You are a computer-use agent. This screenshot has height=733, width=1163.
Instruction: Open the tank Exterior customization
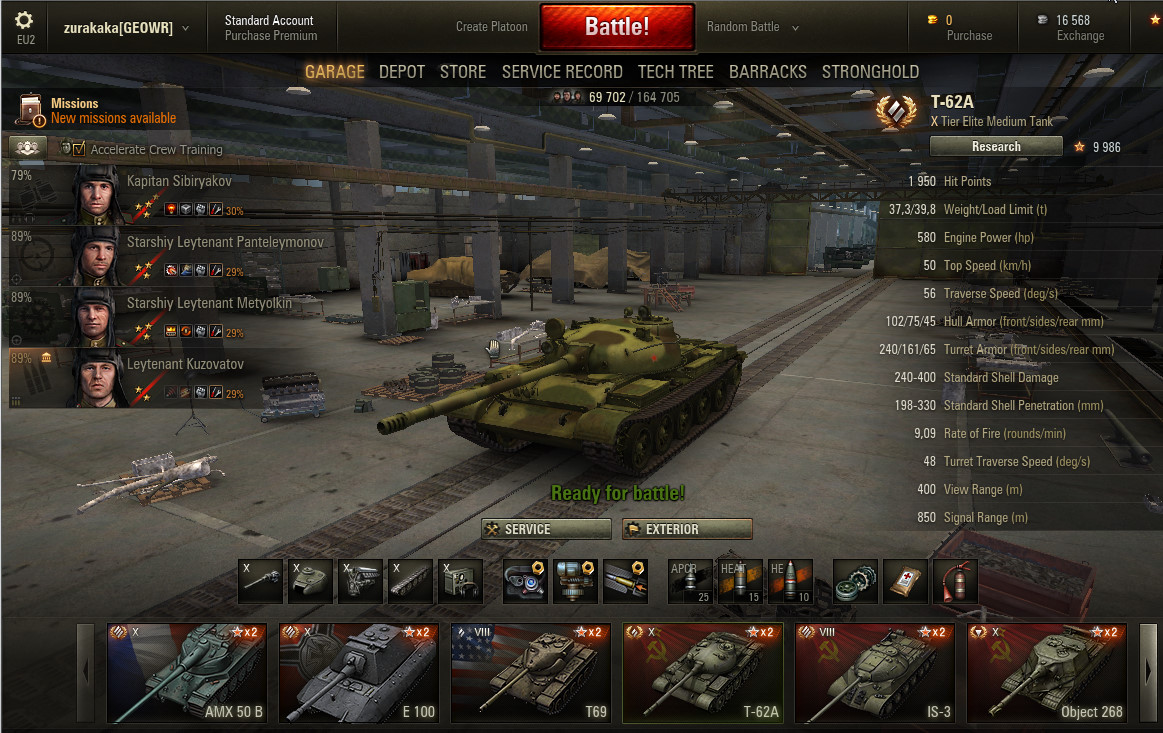[687, 529]
